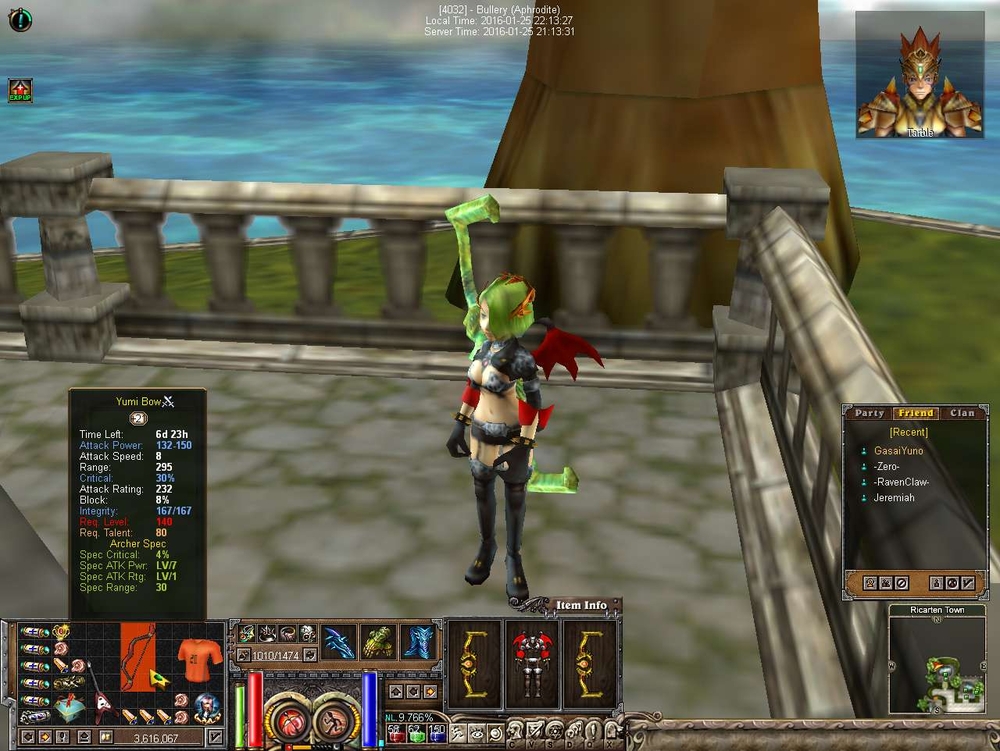Select Jeremiah in the recent friends
This screenshot has height=751, width=1000.
[896, 498]
